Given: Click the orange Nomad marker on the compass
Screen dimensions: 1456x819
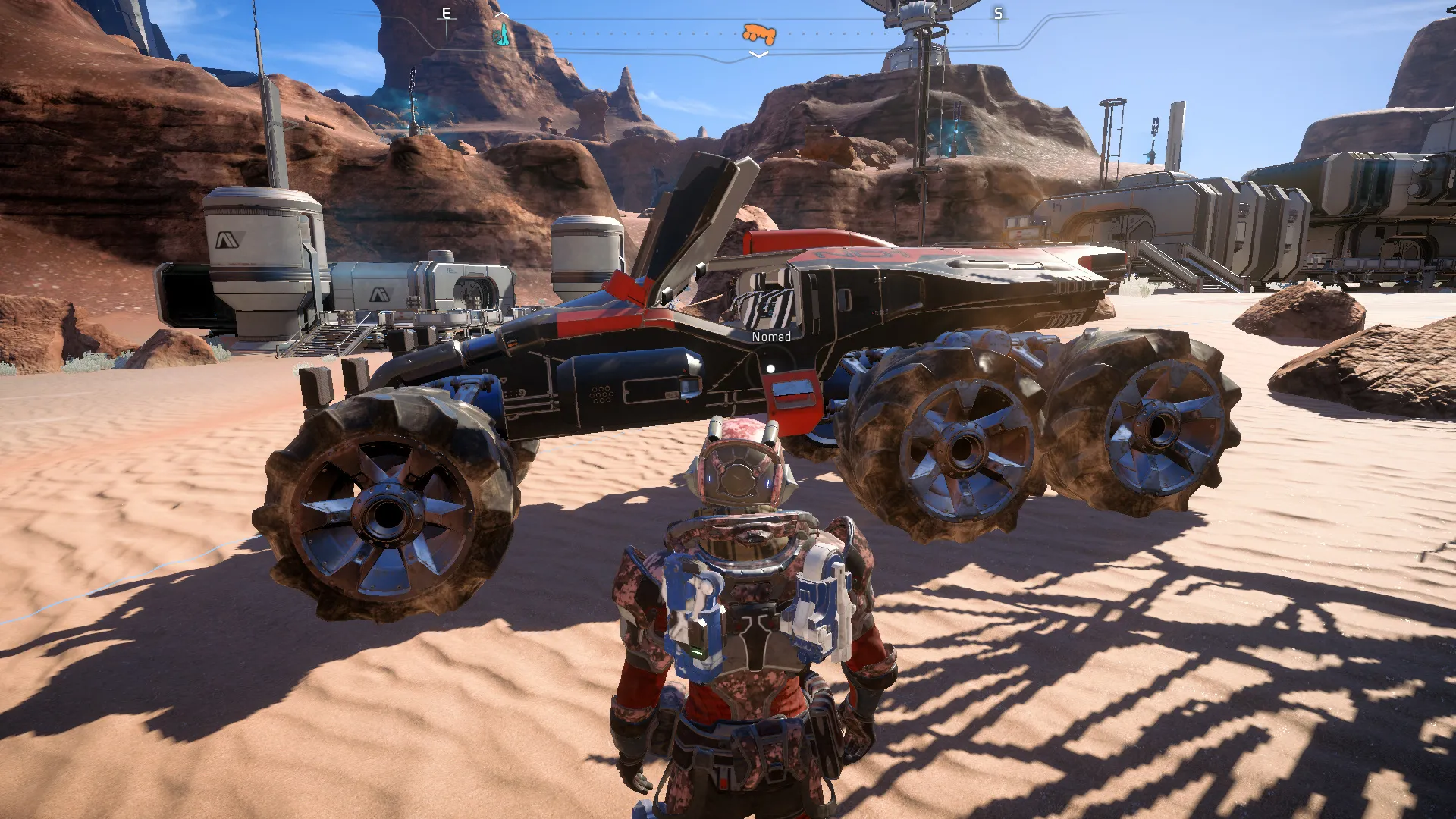Looking at the screenshot, I should coord(759,33).
